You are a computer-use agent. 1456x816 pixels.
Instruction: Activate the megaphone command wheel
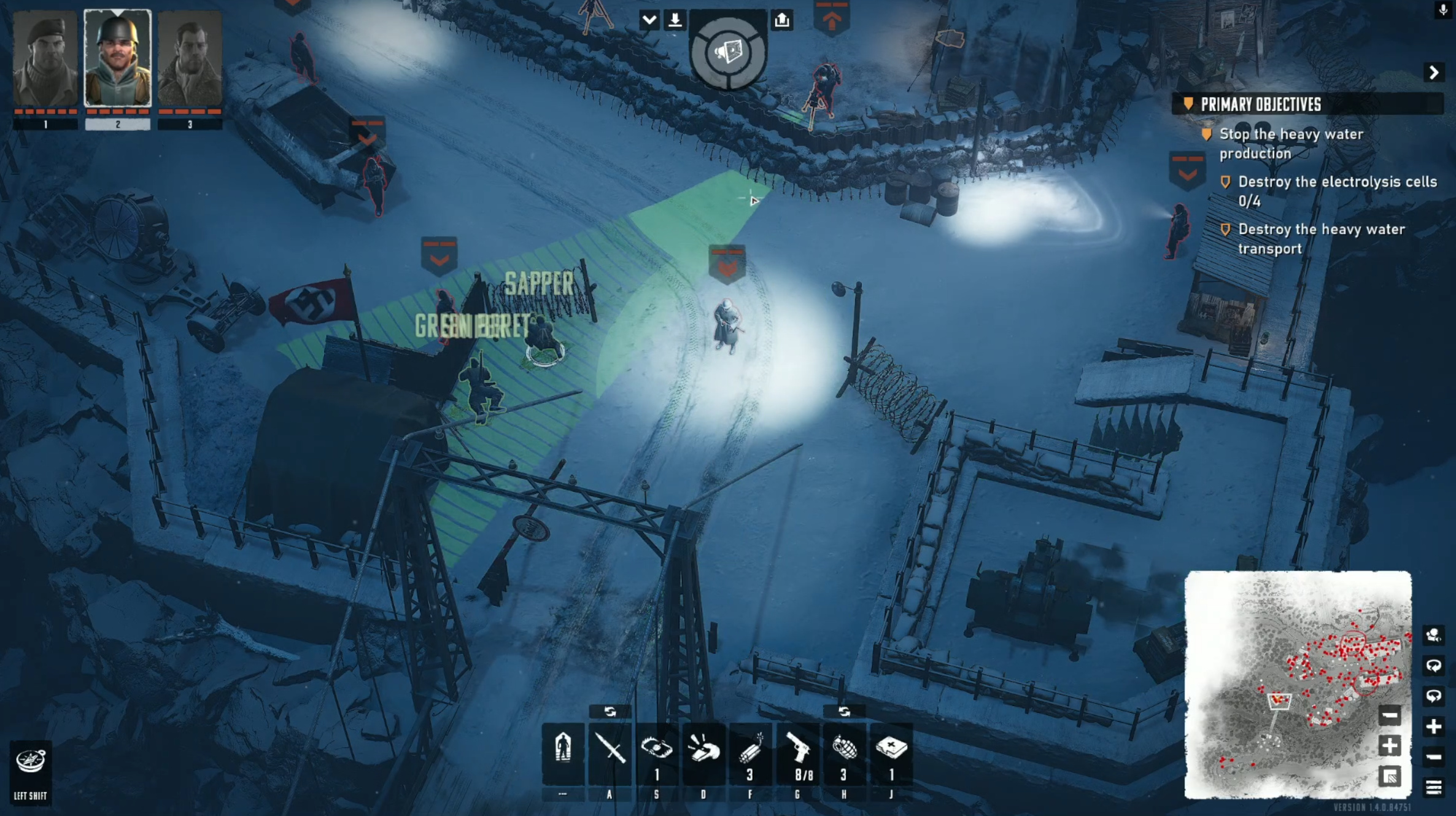pyautogui.click(x=728, y=53)
